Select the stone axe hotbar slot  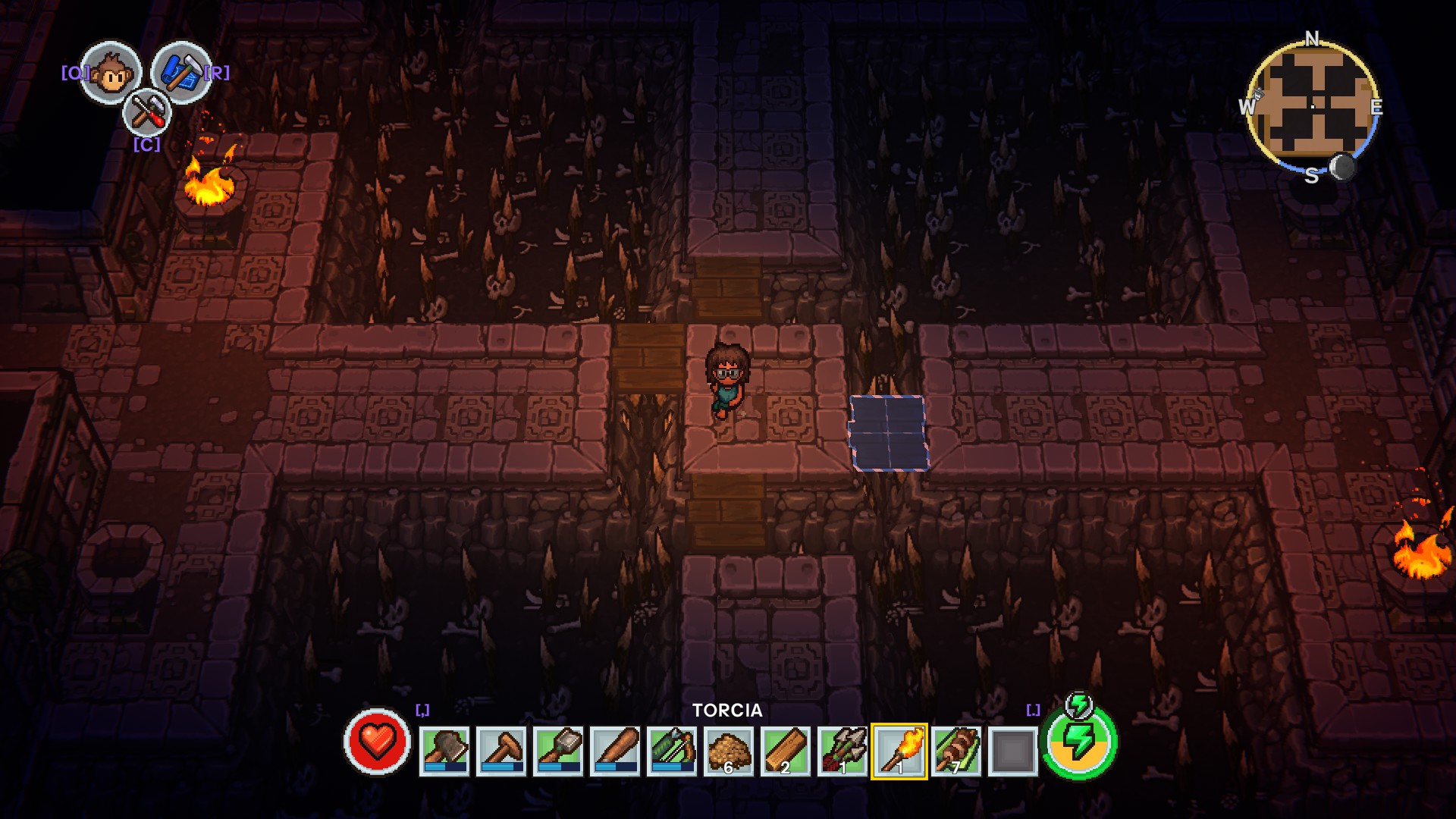point(444,751)
